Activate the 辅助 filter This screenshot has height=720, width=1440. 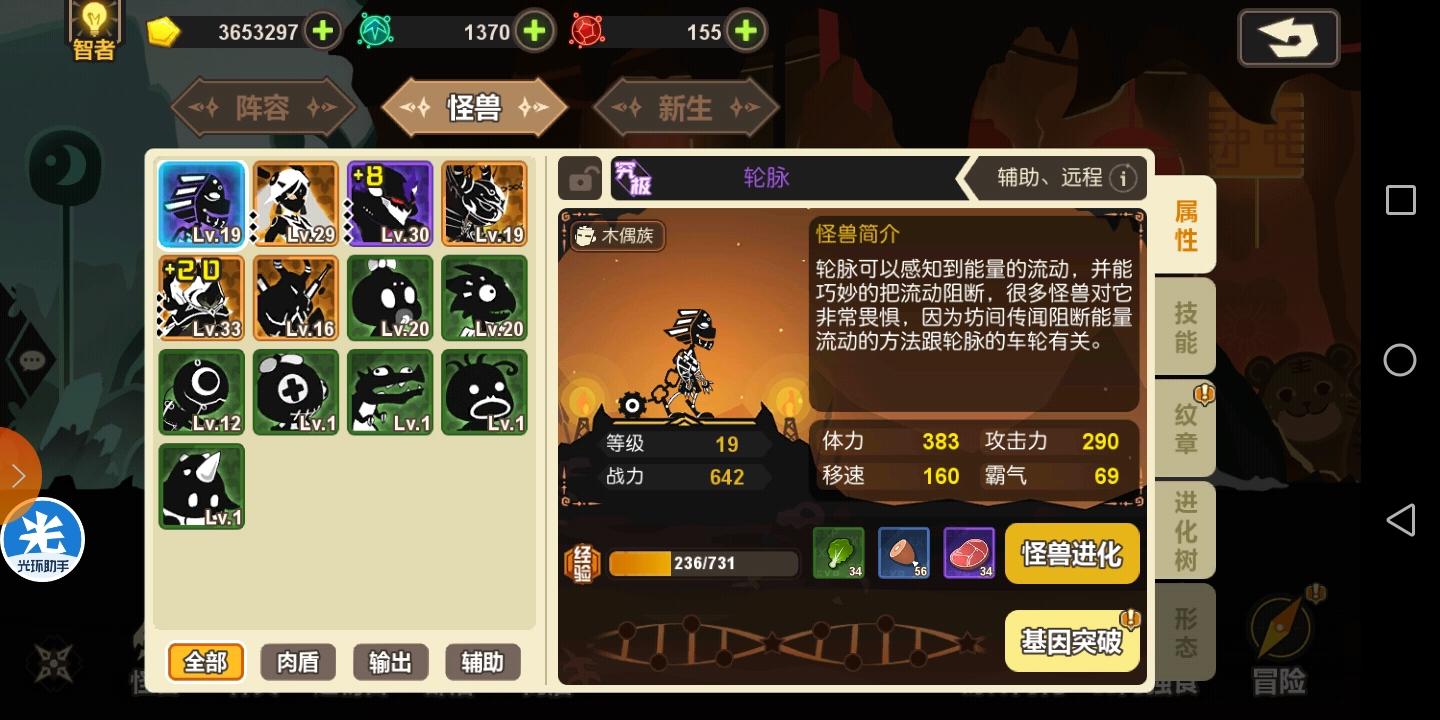(483, 661)
